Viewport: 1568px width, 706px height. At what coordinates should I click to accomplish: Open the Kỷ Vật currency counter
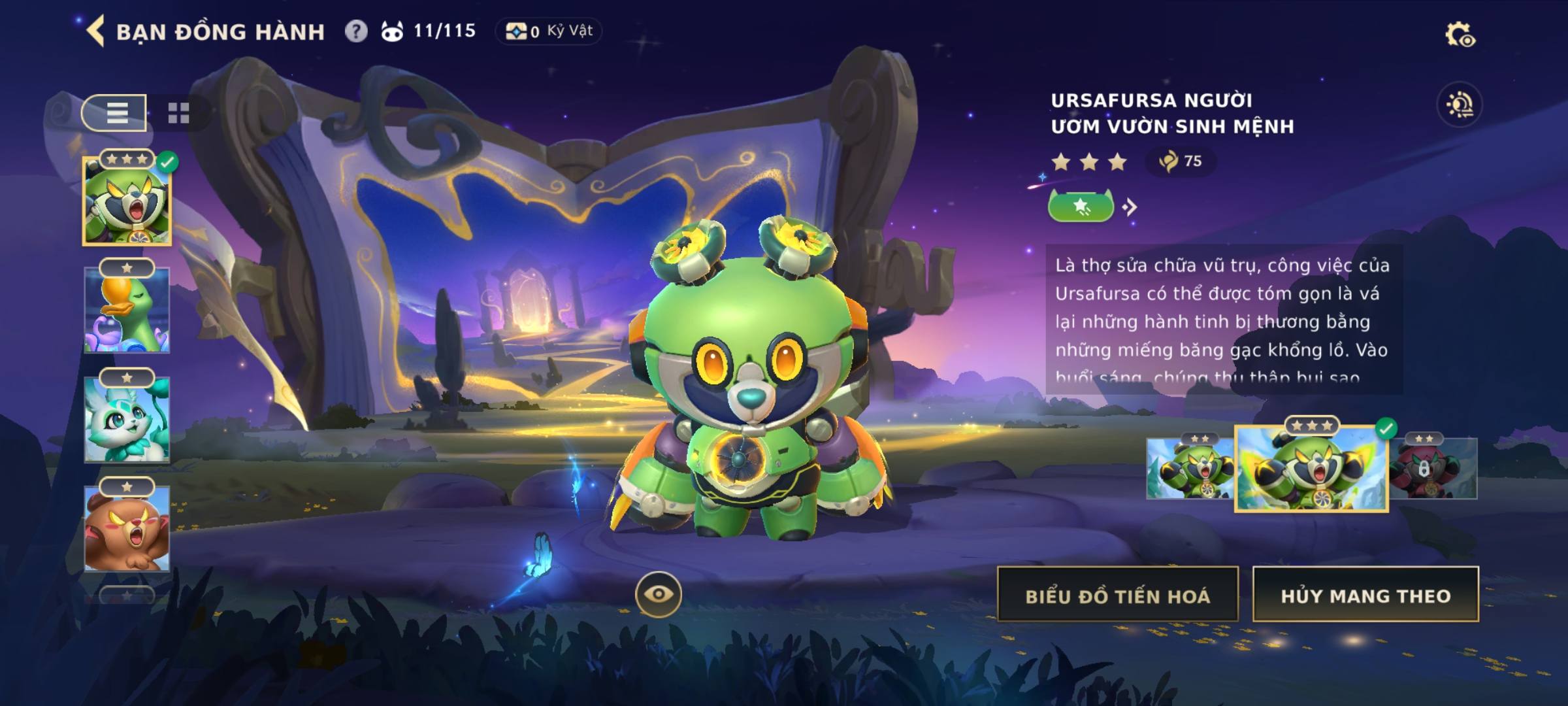click(x=549, y=31)
